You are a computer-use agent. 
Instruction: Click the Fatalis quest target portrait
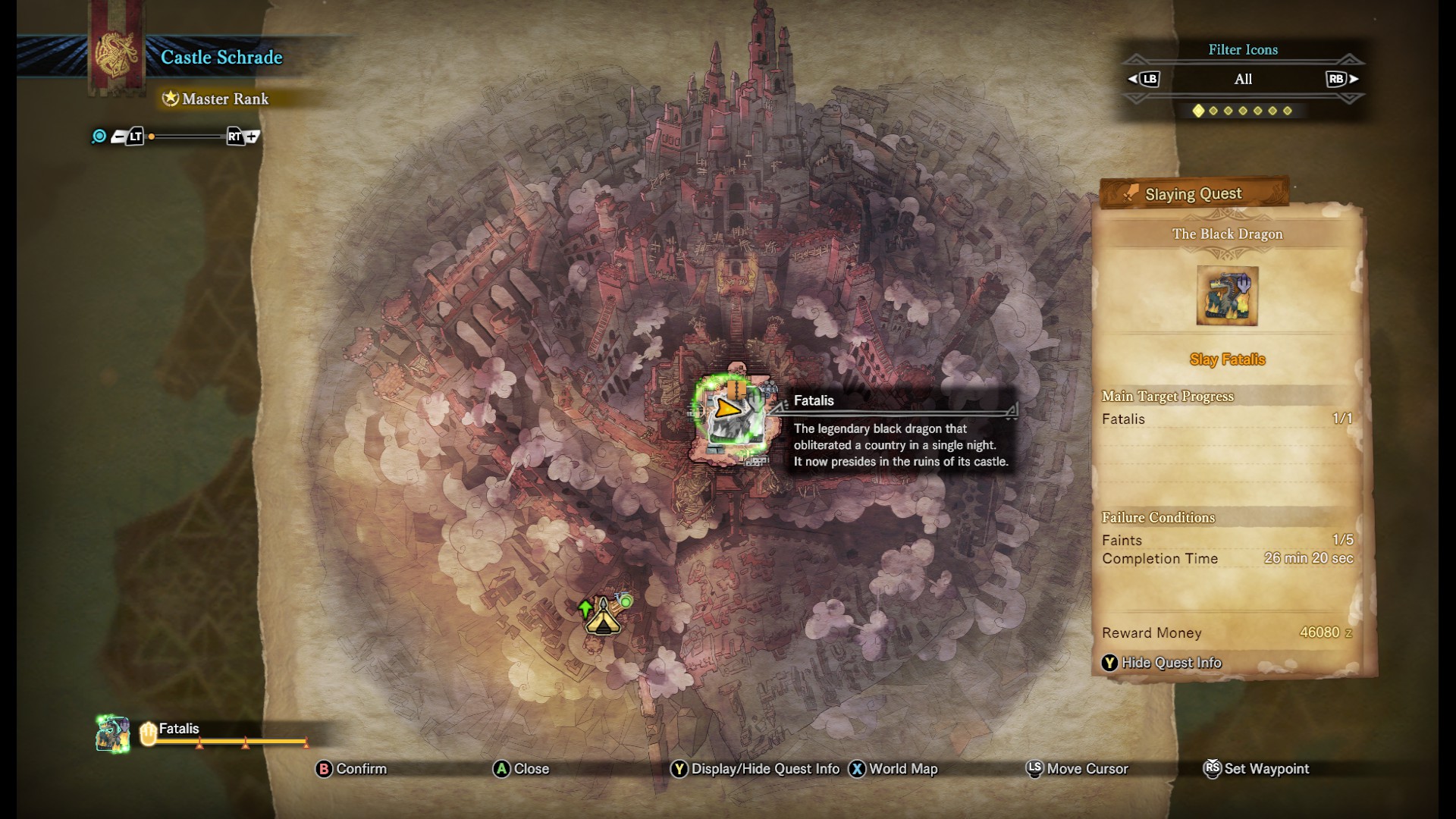tap(1227, 296)
